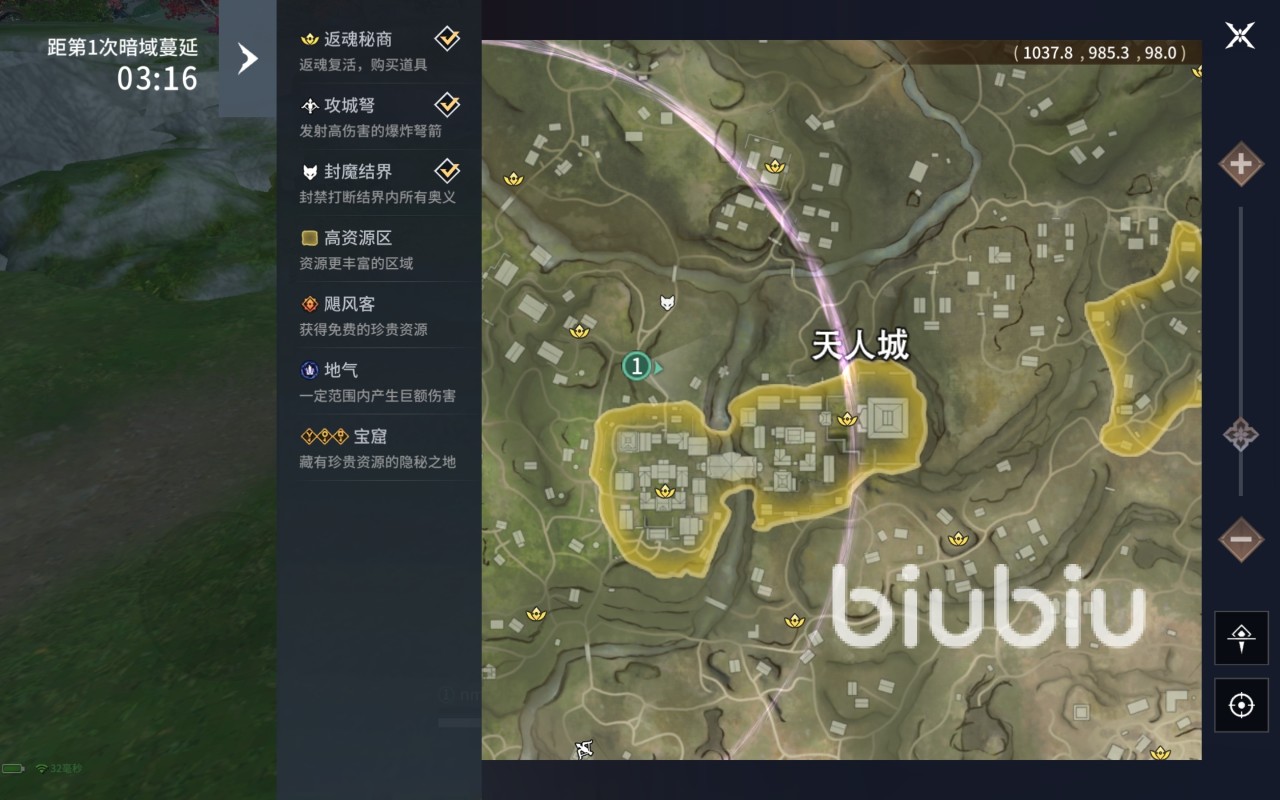Close the map with the X button

coord(1240,35)
